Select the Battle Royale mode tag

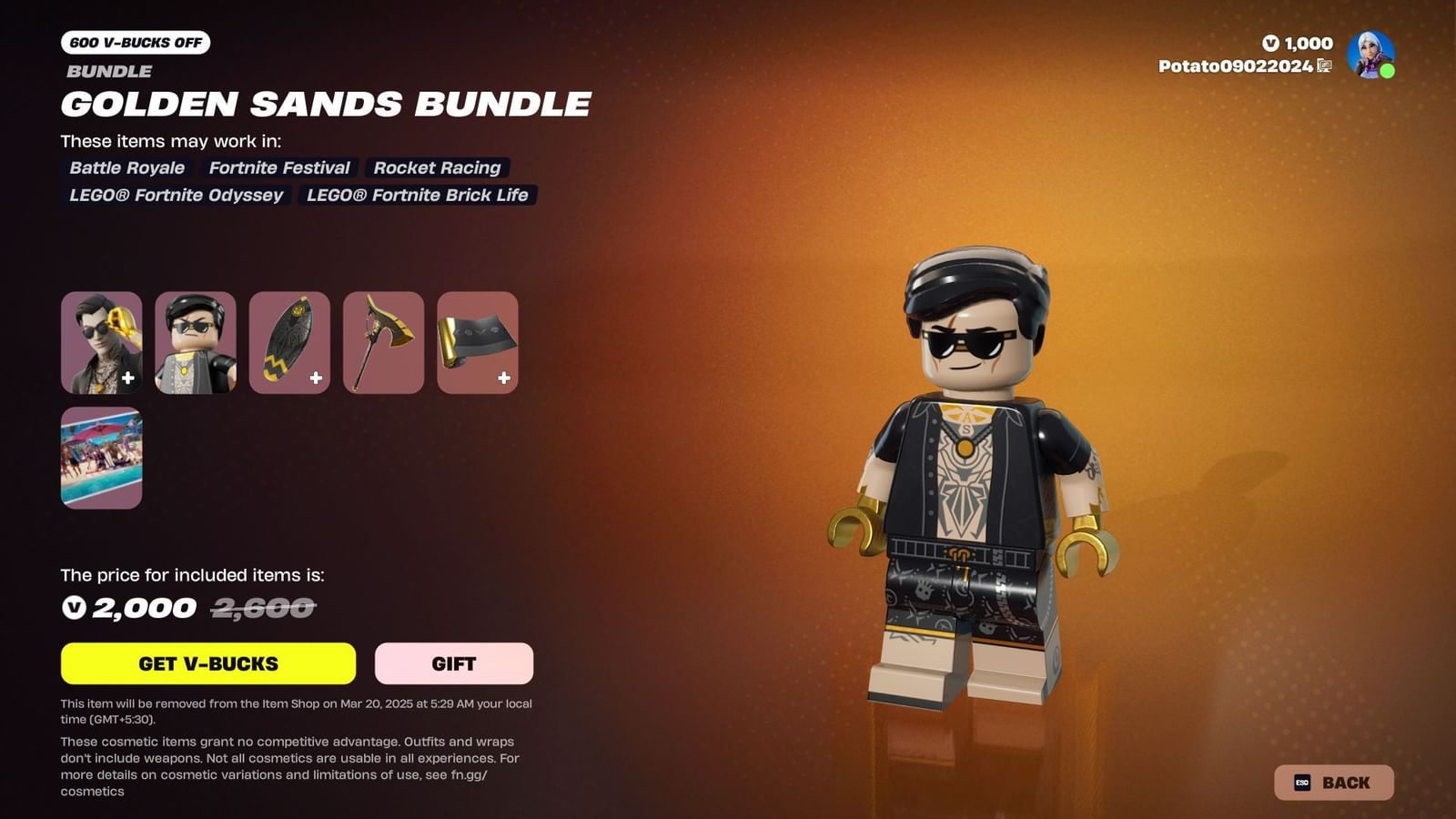pos(126,167)
